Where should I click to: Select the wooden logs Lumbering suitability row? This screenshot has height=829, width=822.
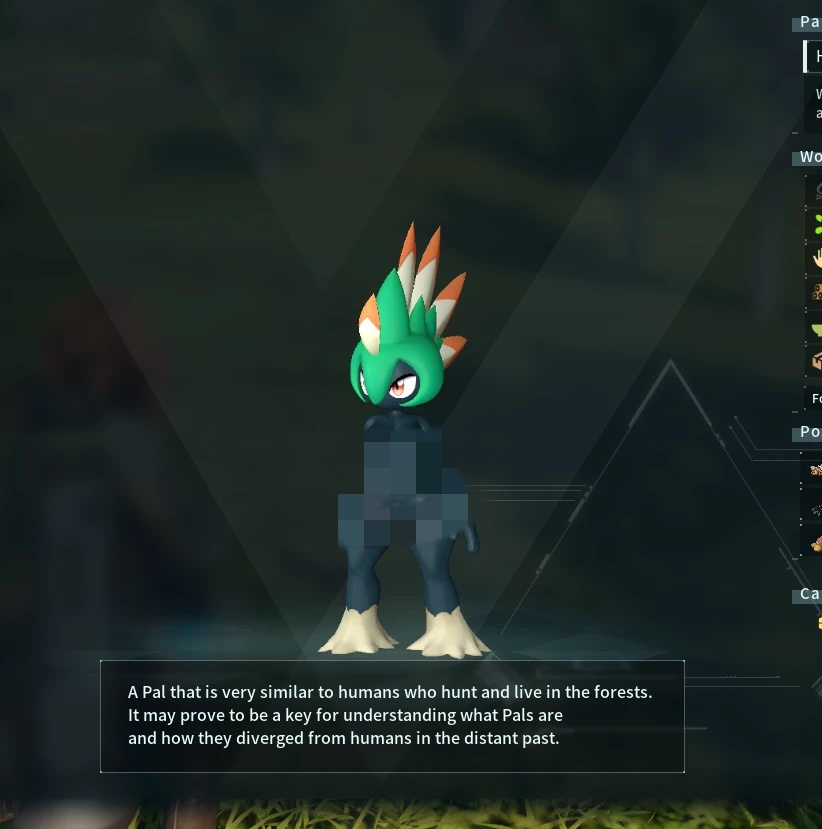coord(817,292)
